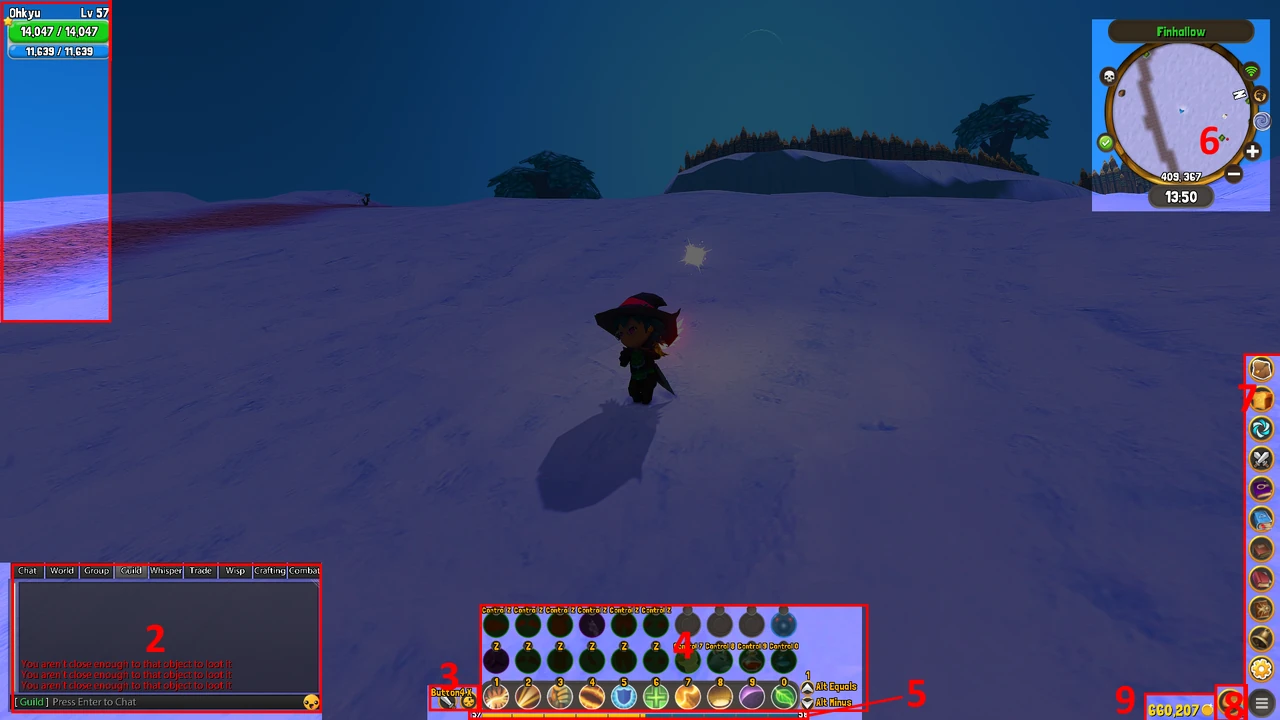Viewport: 1280px width, 720px height.
Task: Click the bell notification icon on the sidebar
Action: pyautogui.click(x=1260, y=638)
